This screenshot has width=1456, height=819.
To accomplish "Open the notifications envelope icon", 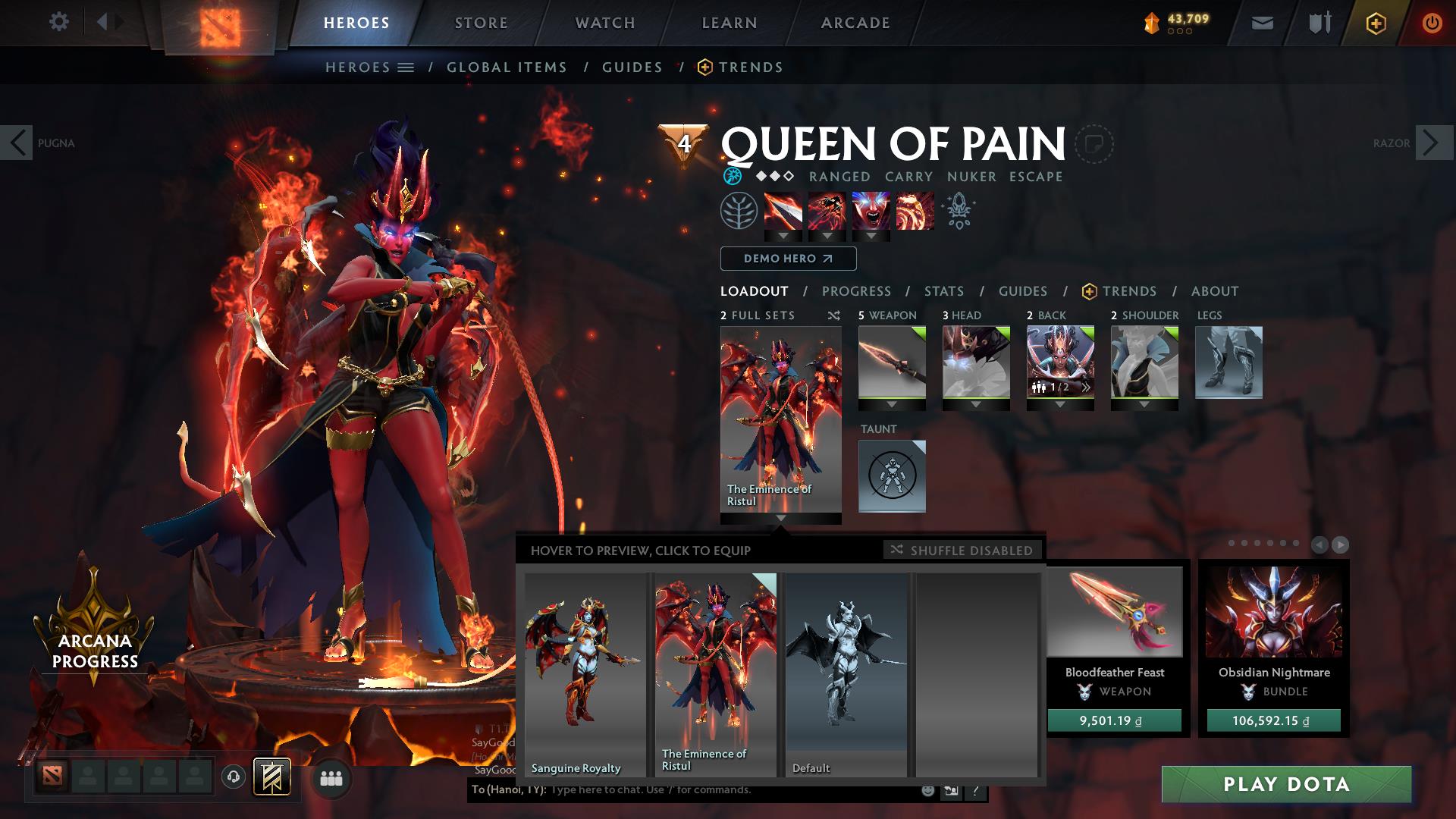I will coord(1260,22).
